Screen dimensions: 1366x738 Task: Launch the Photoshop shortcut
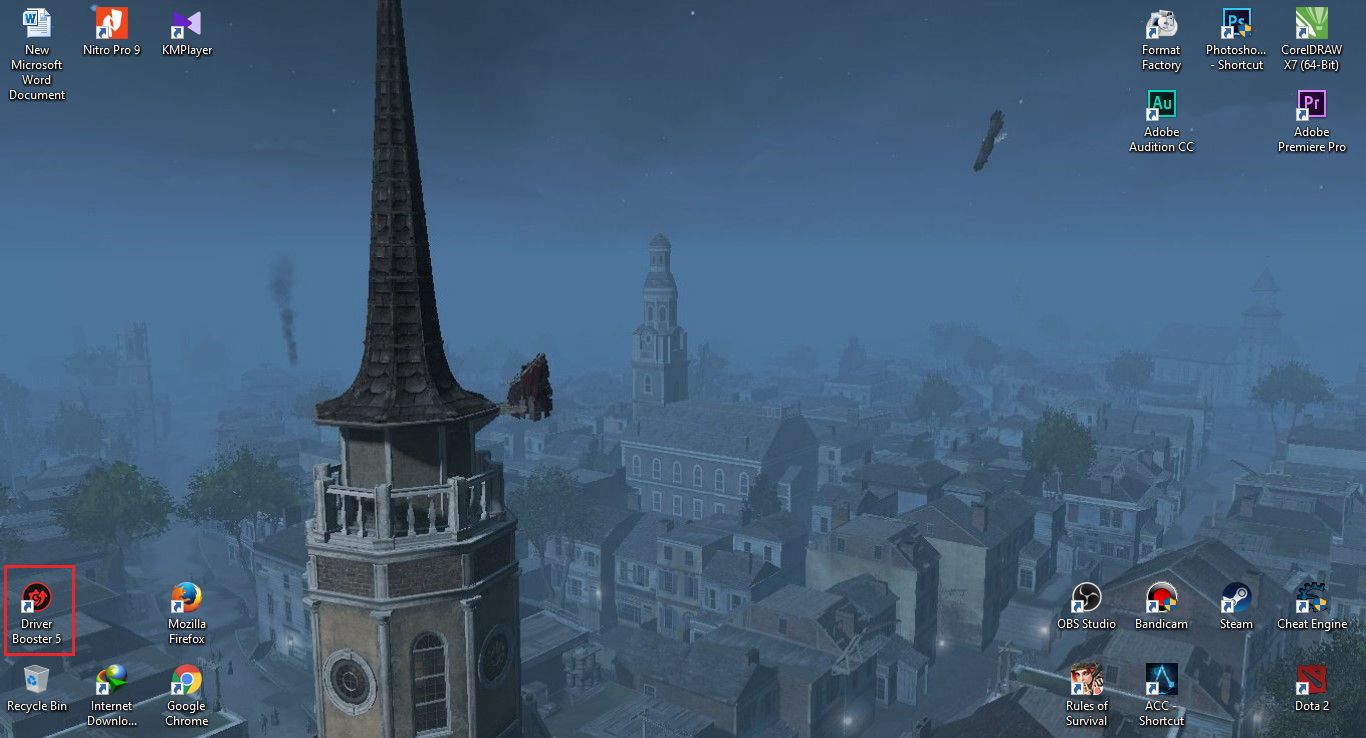pyautogui.click(x=1236, y=22)
